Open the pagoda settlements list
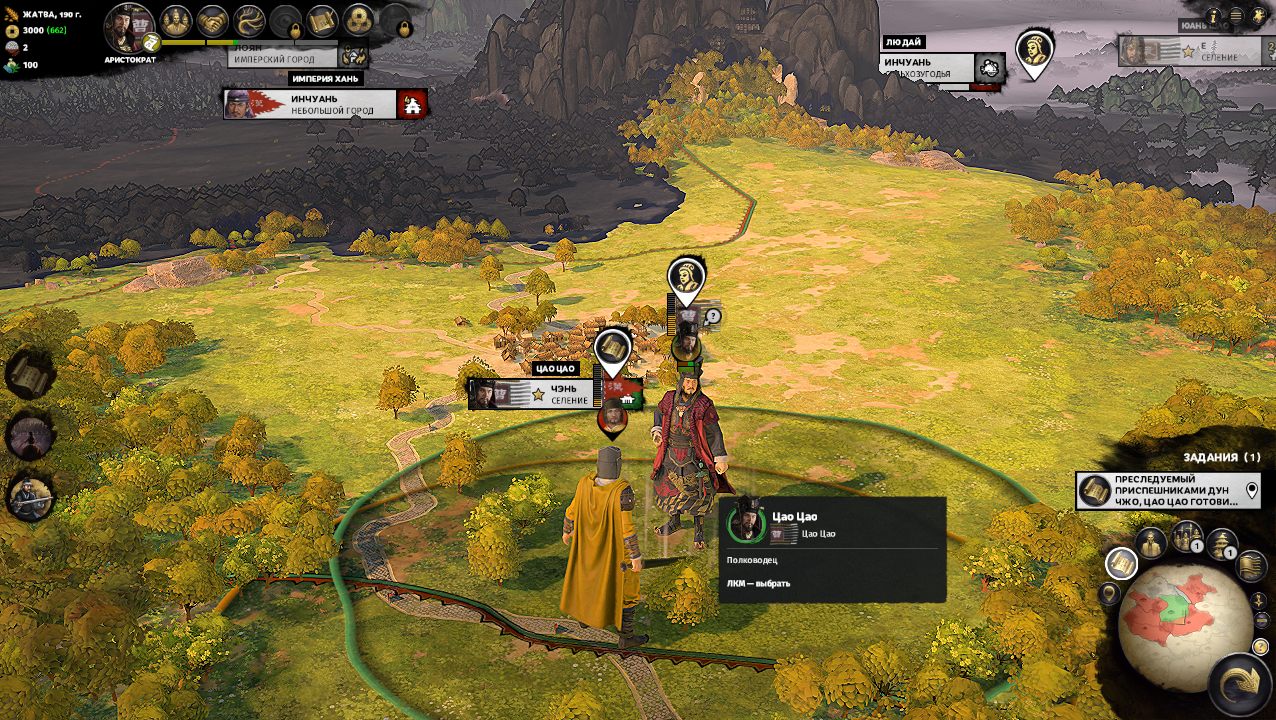This screenshot has height=720, width=1276. (1222, 544)
